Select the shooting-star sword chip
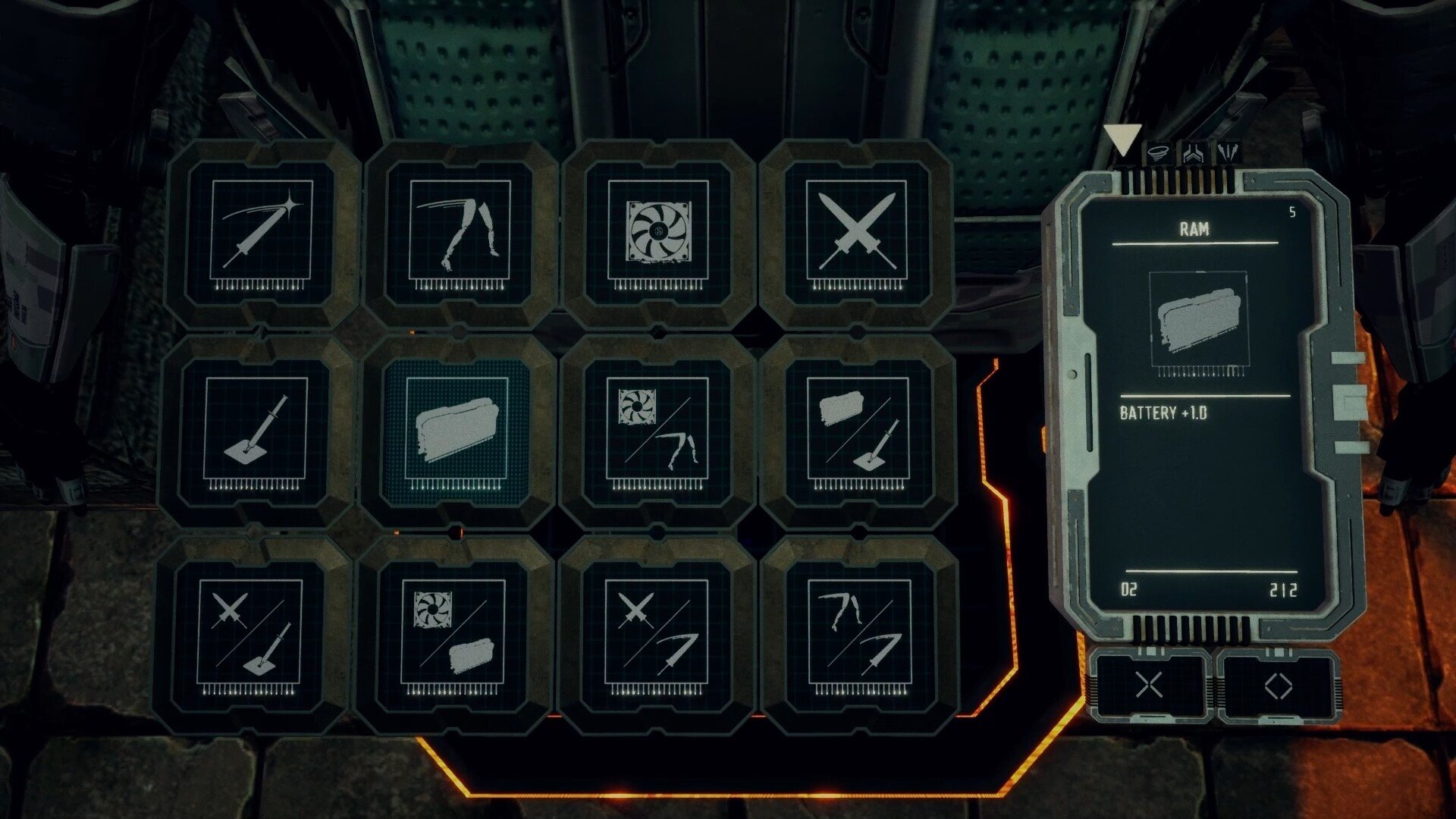This screenshot has height=819, width=1456. (x=261, y=233)
